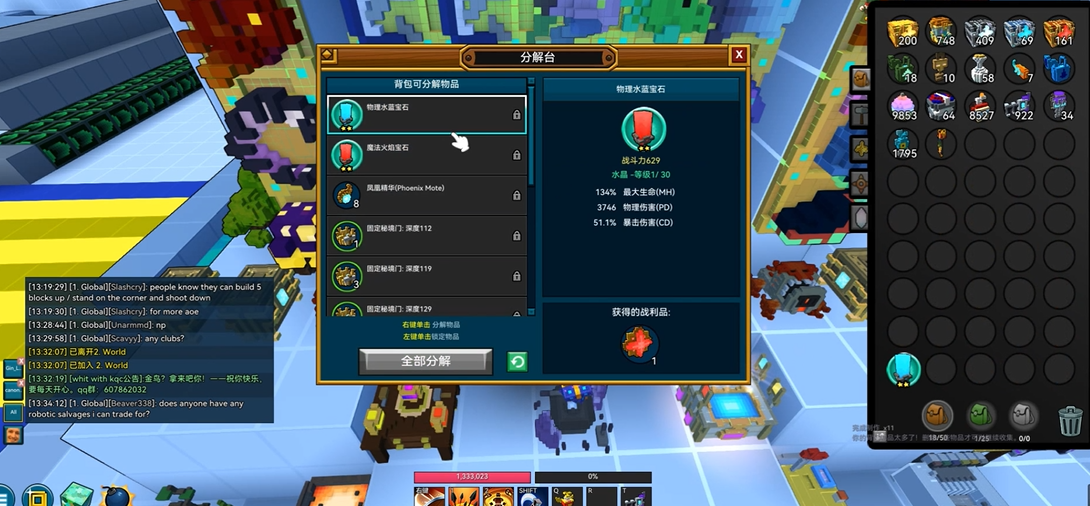Open the trash can in the inventory
Viewport: 1090px width, 506px height.
[1070, 420]
